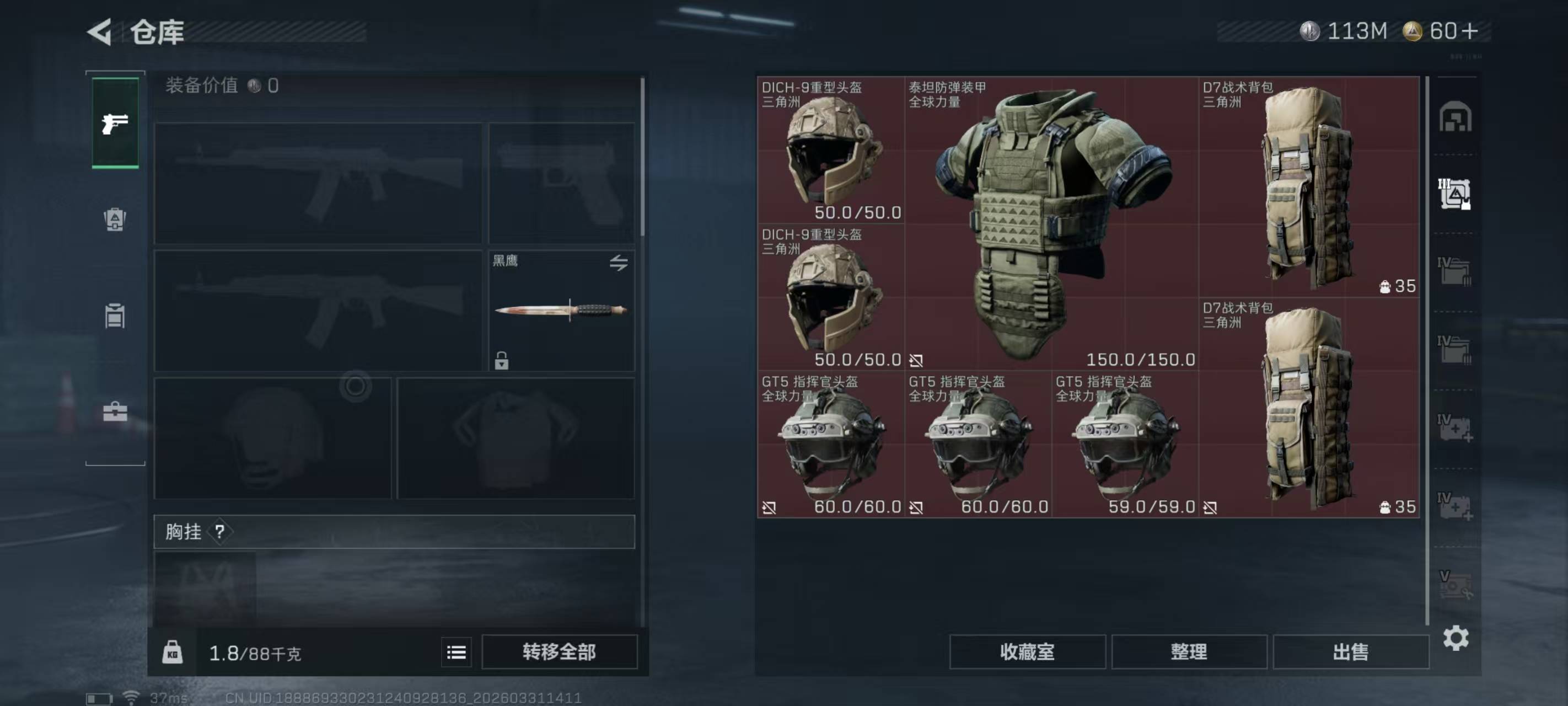This screenshot has width=1568, height=706.
Task: Select the safe house storage icon
Action: pos(1455,117)
